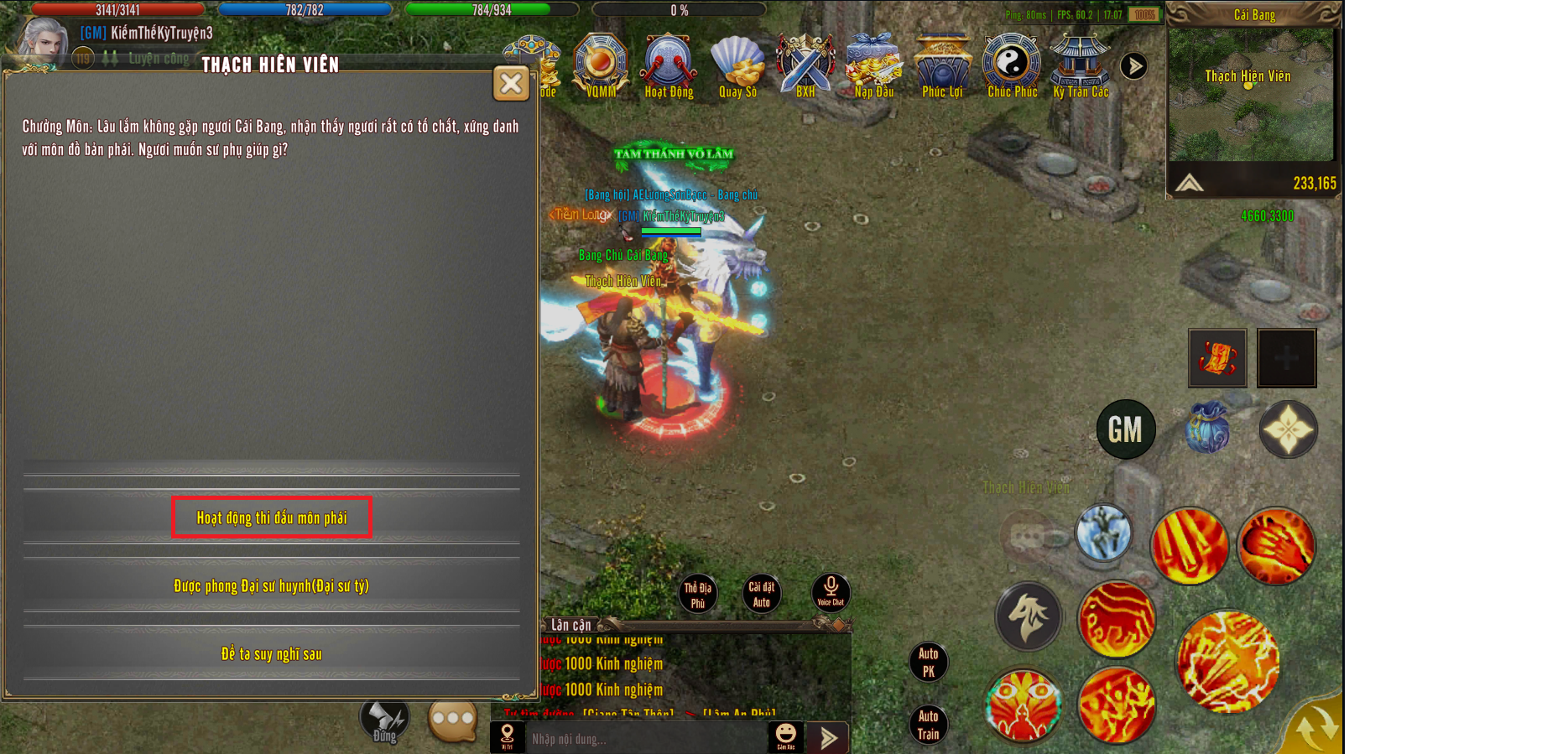Choose "Hoạt động thi đấu môn phái" option
The image size is (1568, 754).
click(x=271, y=517)
